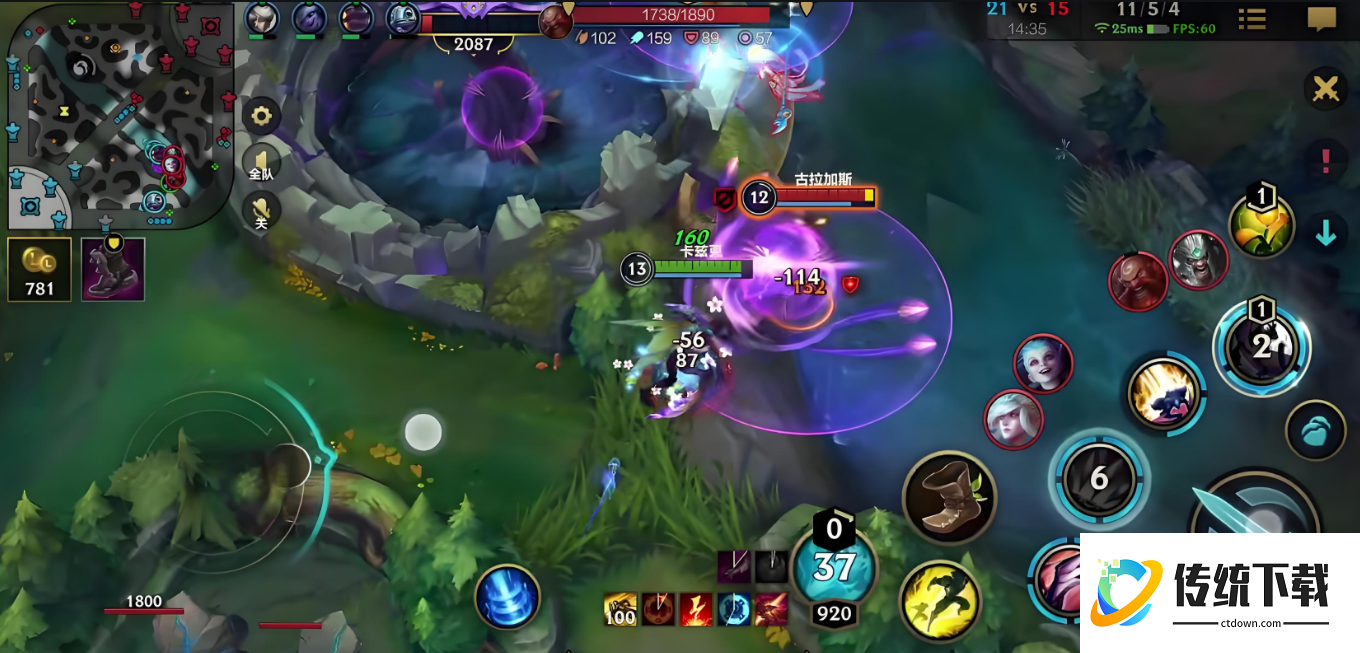The image size is (1360, 653).
Task: Target the white-haired enemy champion portrait
Action: (x=1013, y=419)
